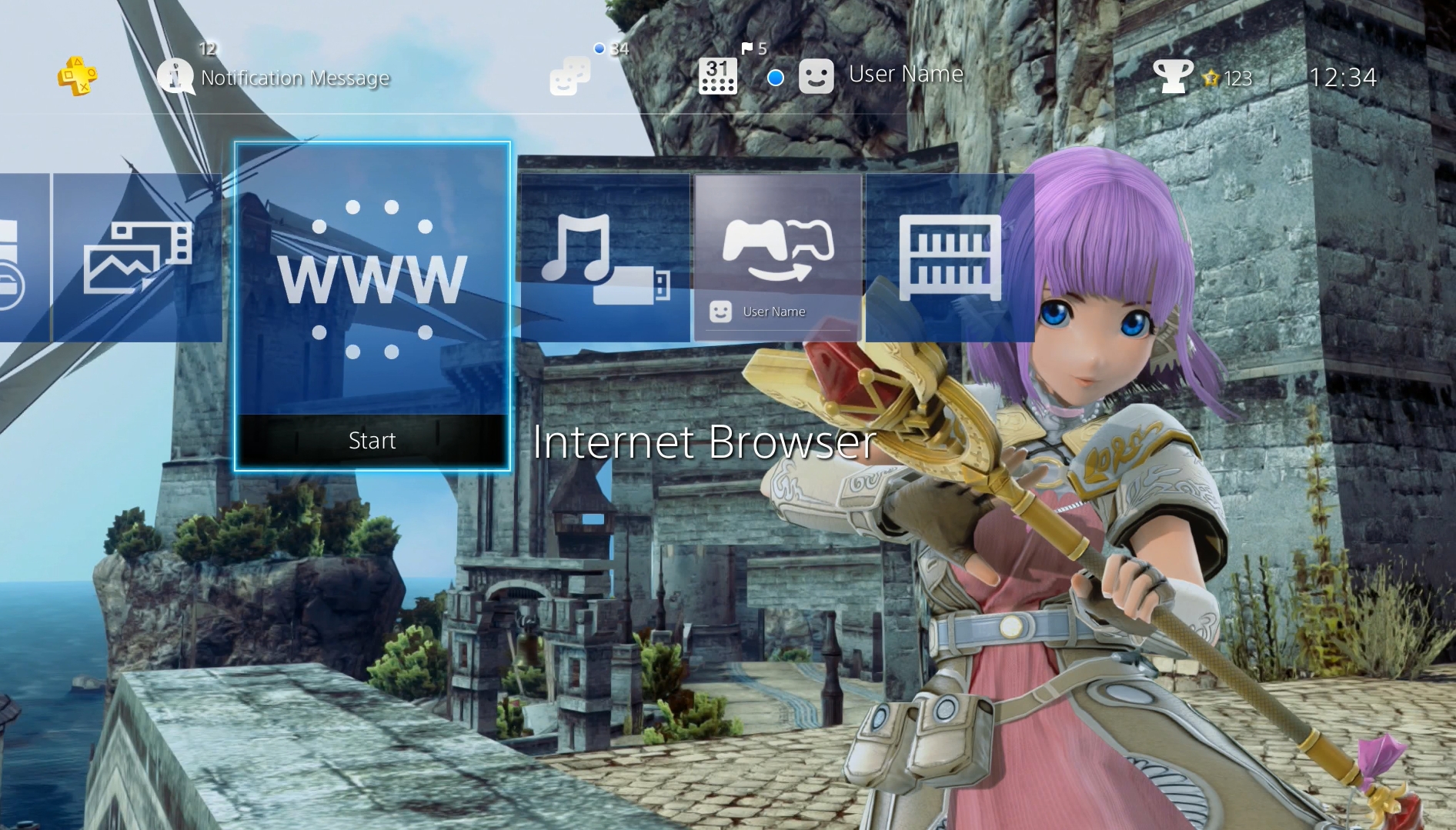Screen dimensions: 1456x830
Task: Open the Trophies cup icon
Action: [1172, 77]
